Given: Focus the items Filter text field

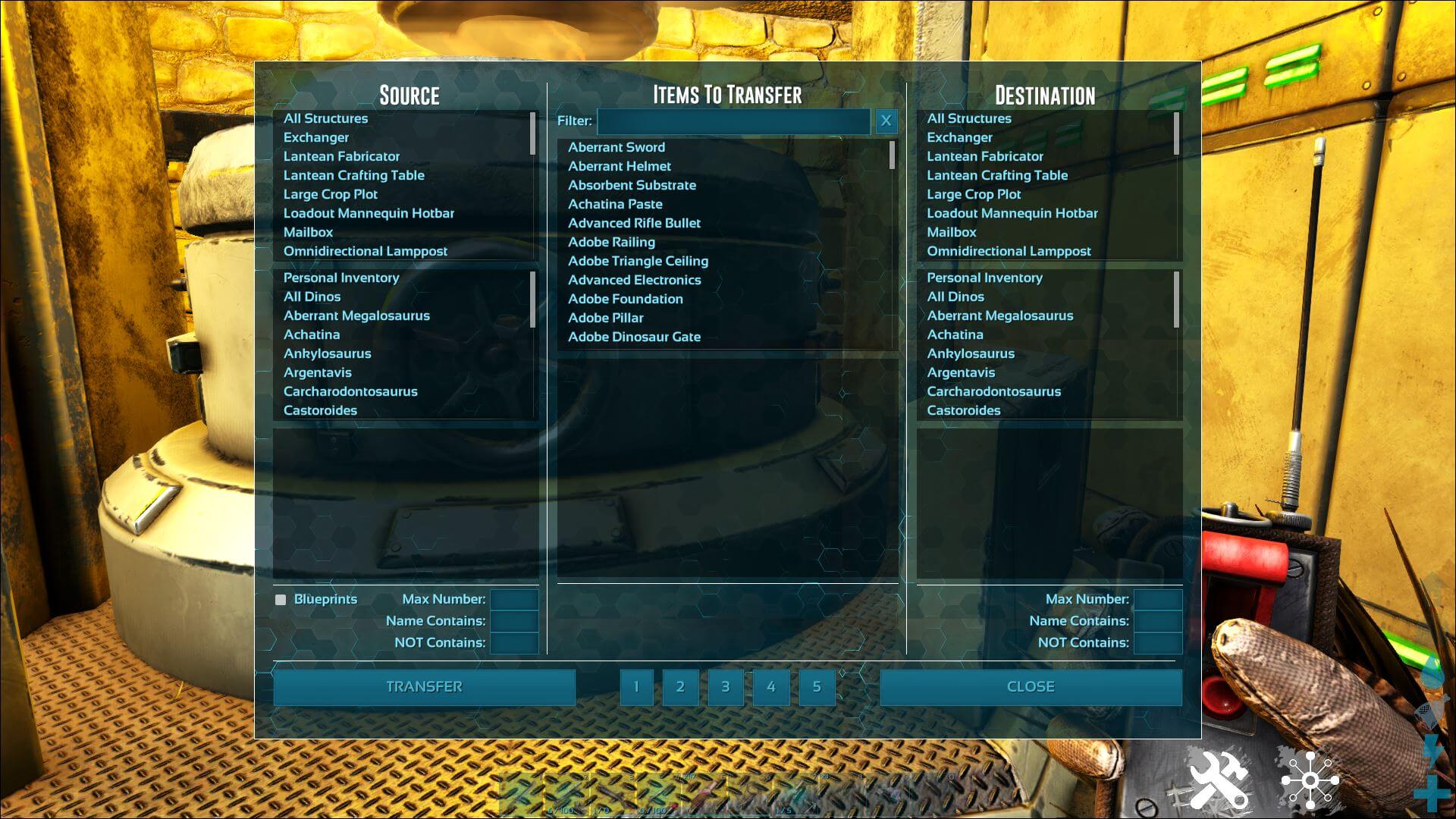Looking at the screenshot, I should 733,121.
